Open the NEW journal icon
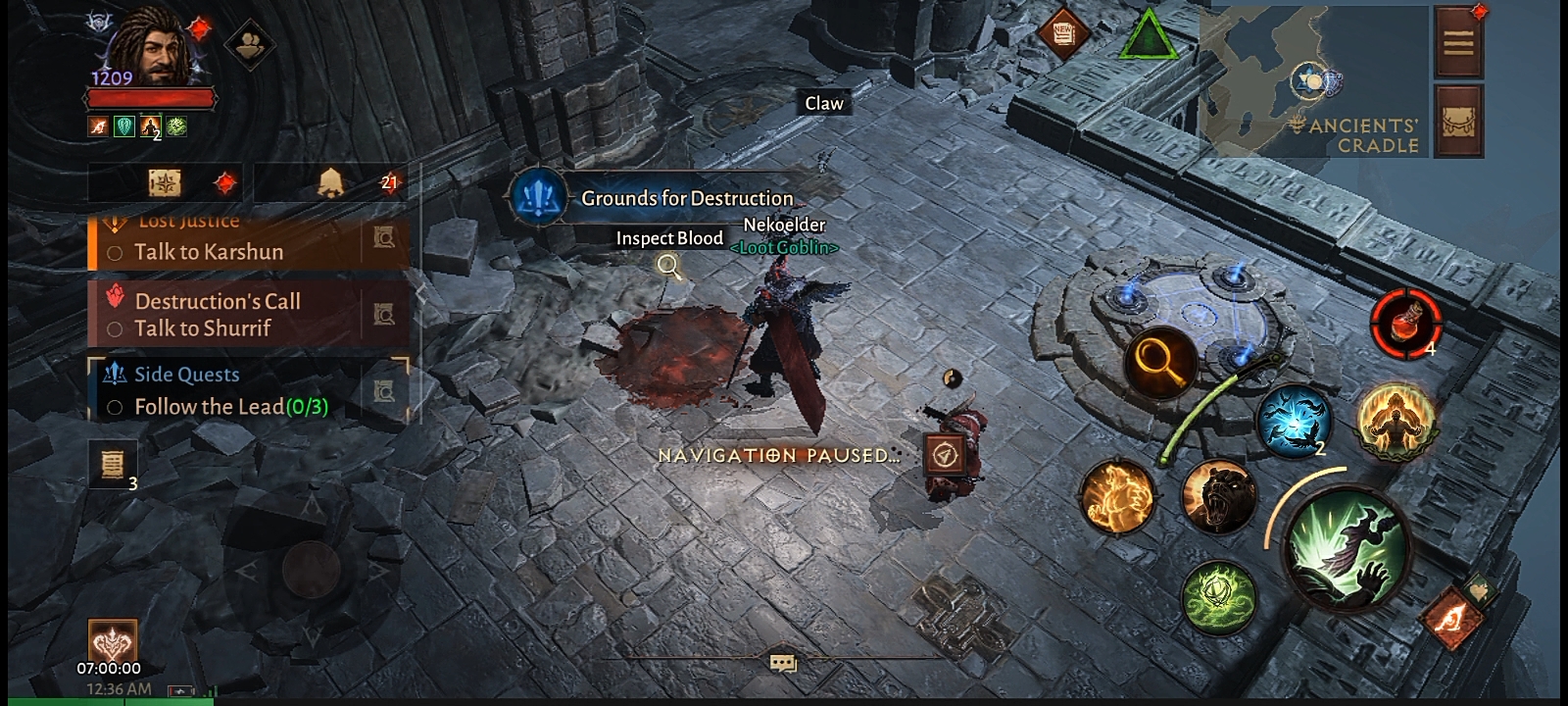The height and width of the screenshot is (706, 1568). [1064, 33]
